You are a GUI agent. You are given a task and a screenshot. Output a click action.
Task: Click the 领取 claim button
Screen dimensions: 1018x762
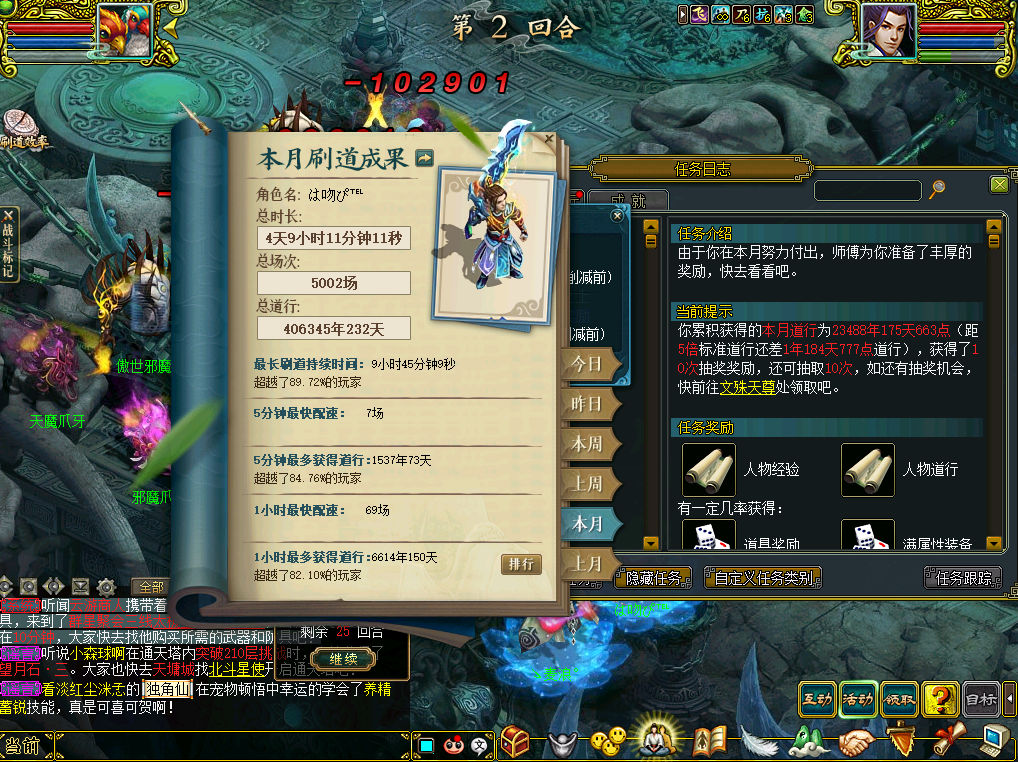(899, 700)
